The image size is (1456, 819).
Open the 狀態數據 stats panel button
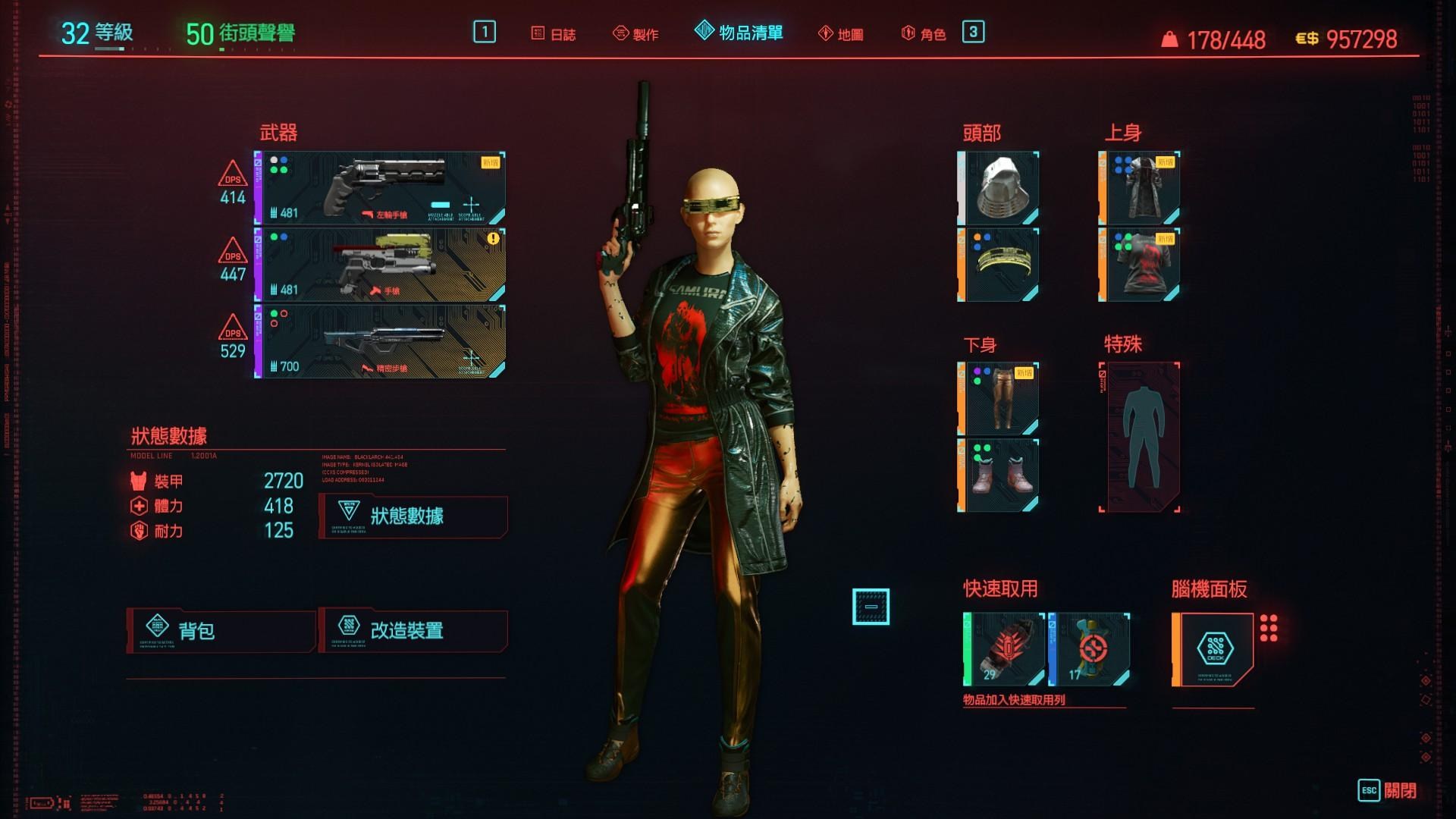pos(413,516)
